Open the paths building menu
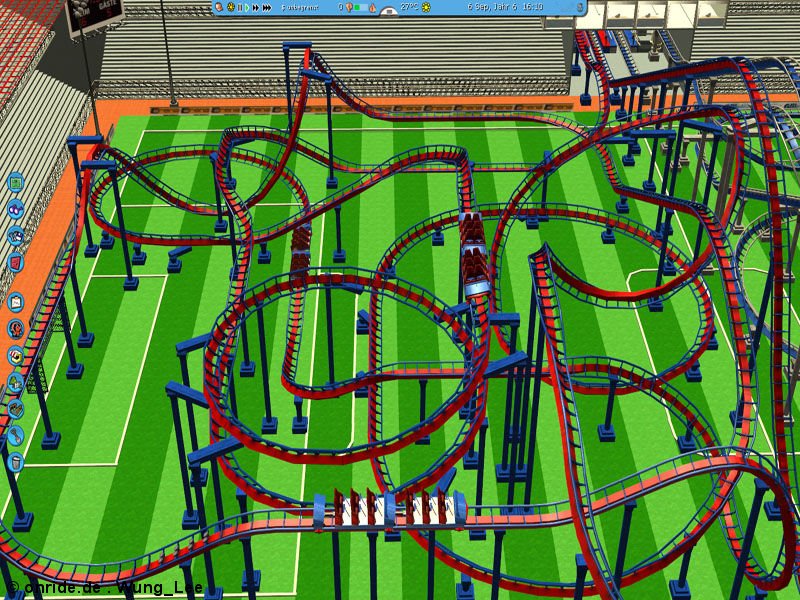This screenshot has width=800, height=600. click(x=15, y=409)
